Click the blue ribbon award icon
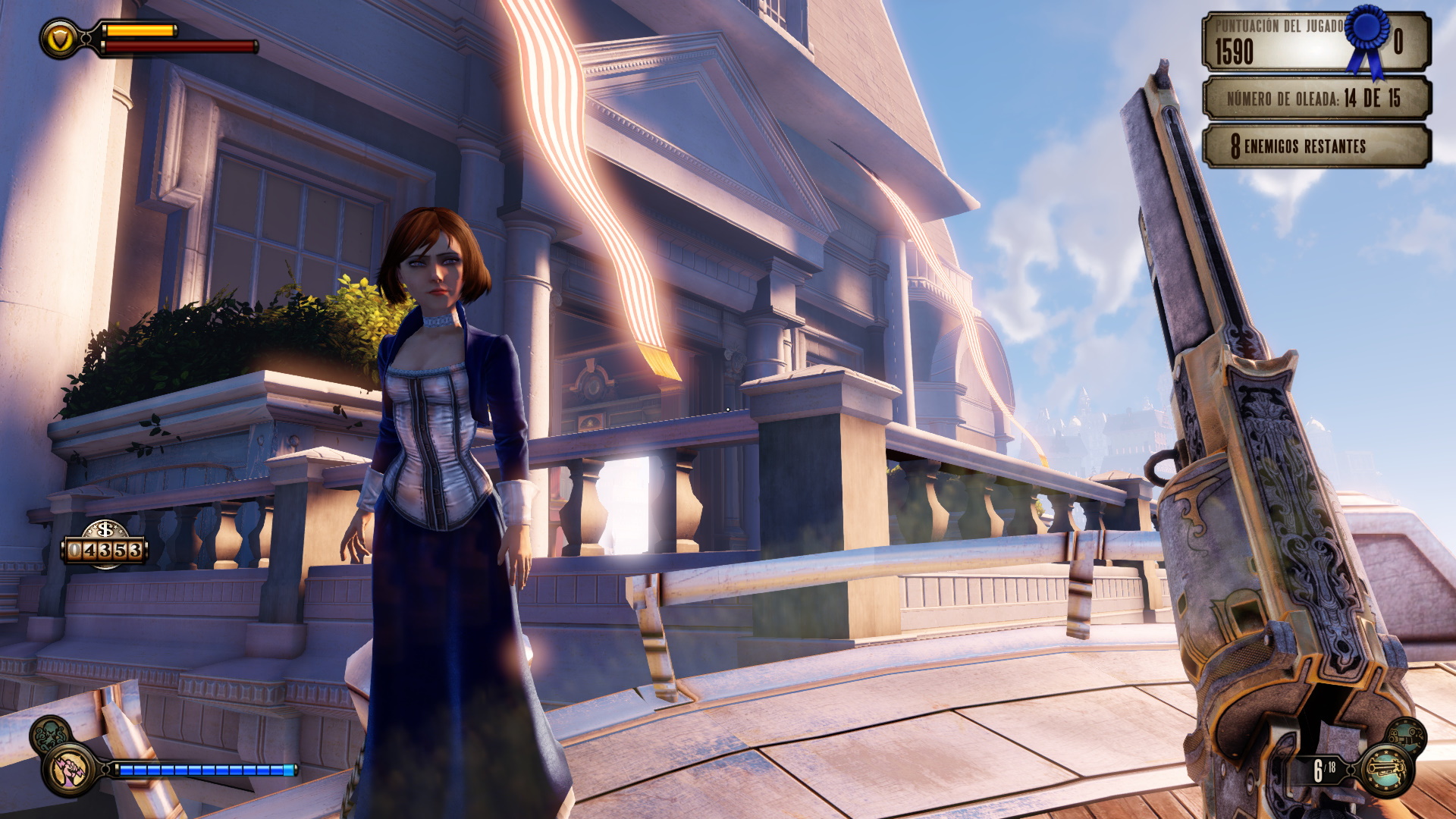Viewport: 1456px width, 819px height. pos(1369,38)
